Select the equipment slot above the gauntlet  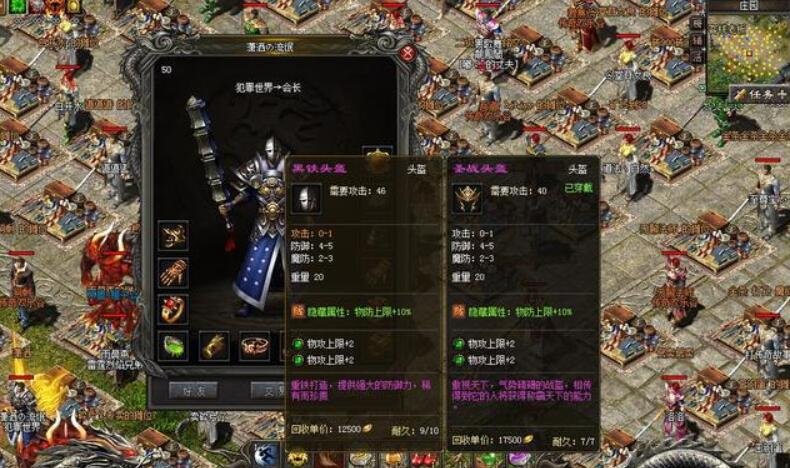173,236
